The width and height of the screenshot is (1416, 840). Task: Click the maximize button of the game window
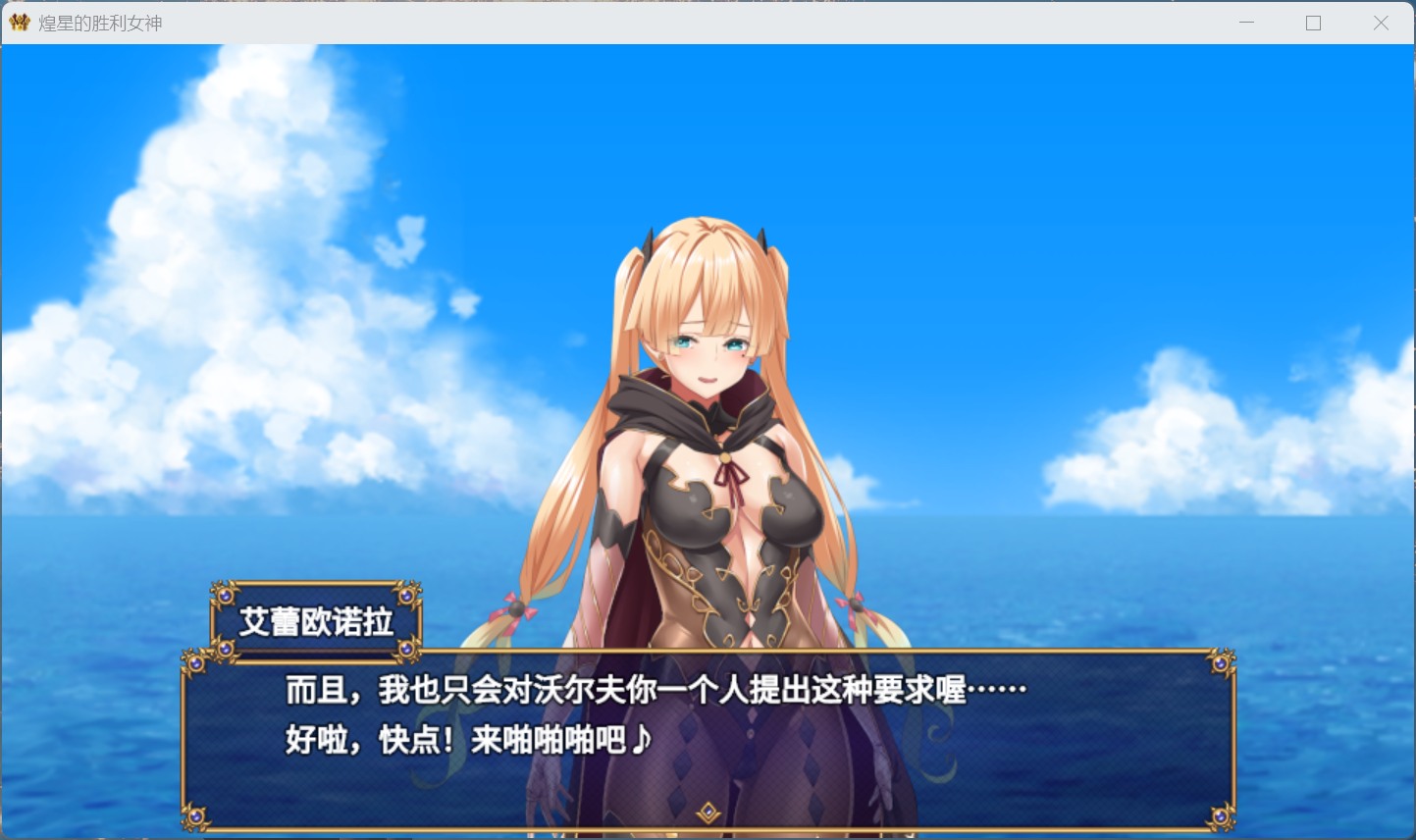(x=1314, y=22)
